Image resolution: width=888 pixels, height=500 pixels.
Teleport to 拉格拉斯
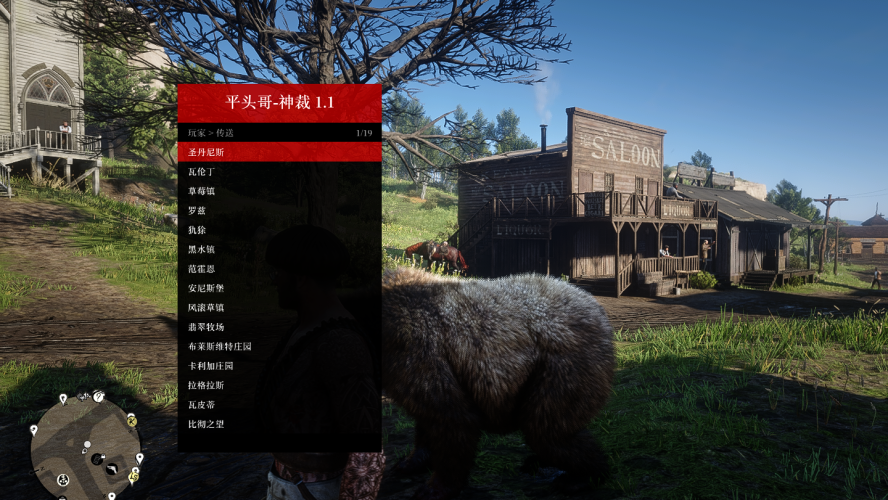point(279,385)
